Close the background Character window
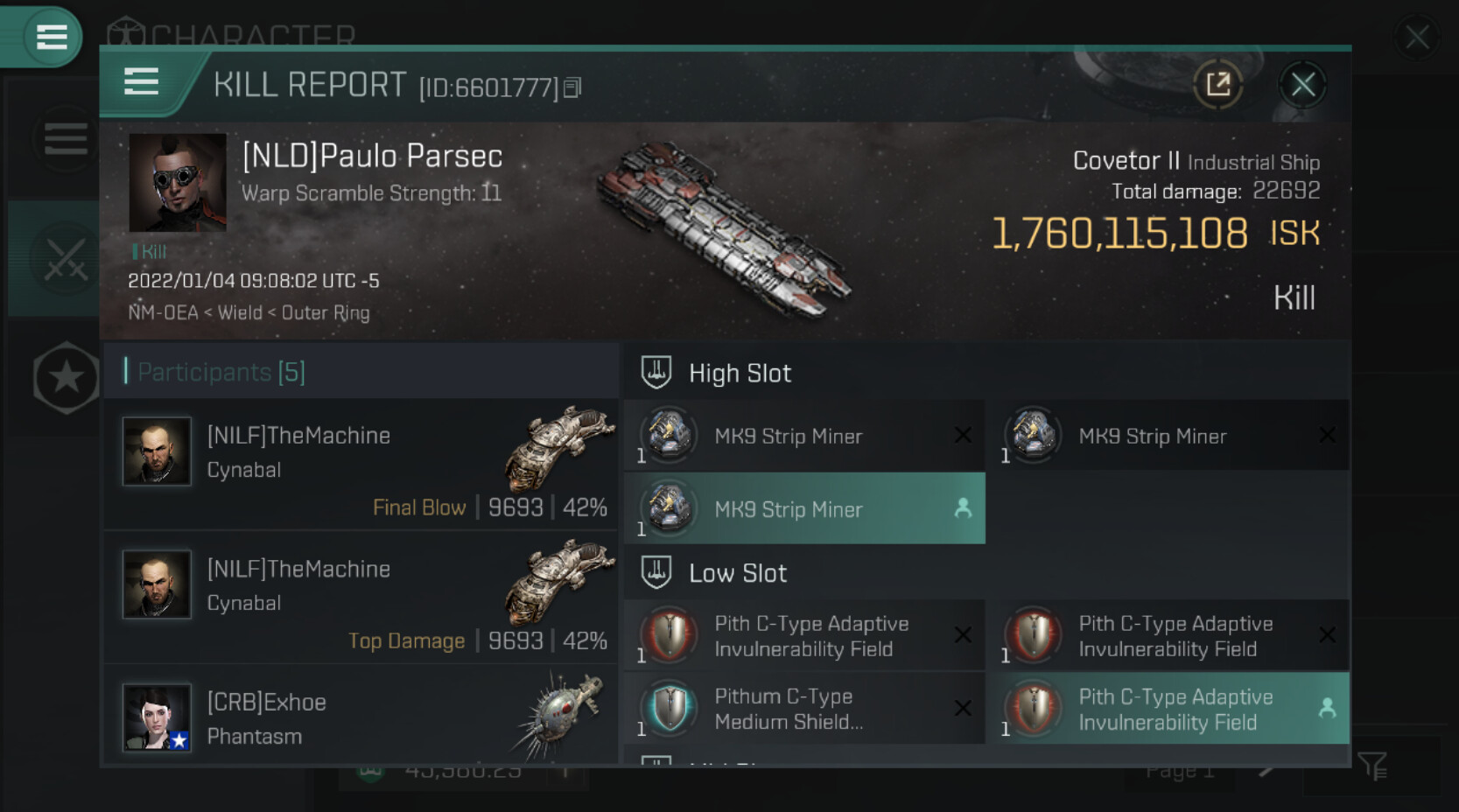1459x812 pixels. click(x=1417, y=38)
